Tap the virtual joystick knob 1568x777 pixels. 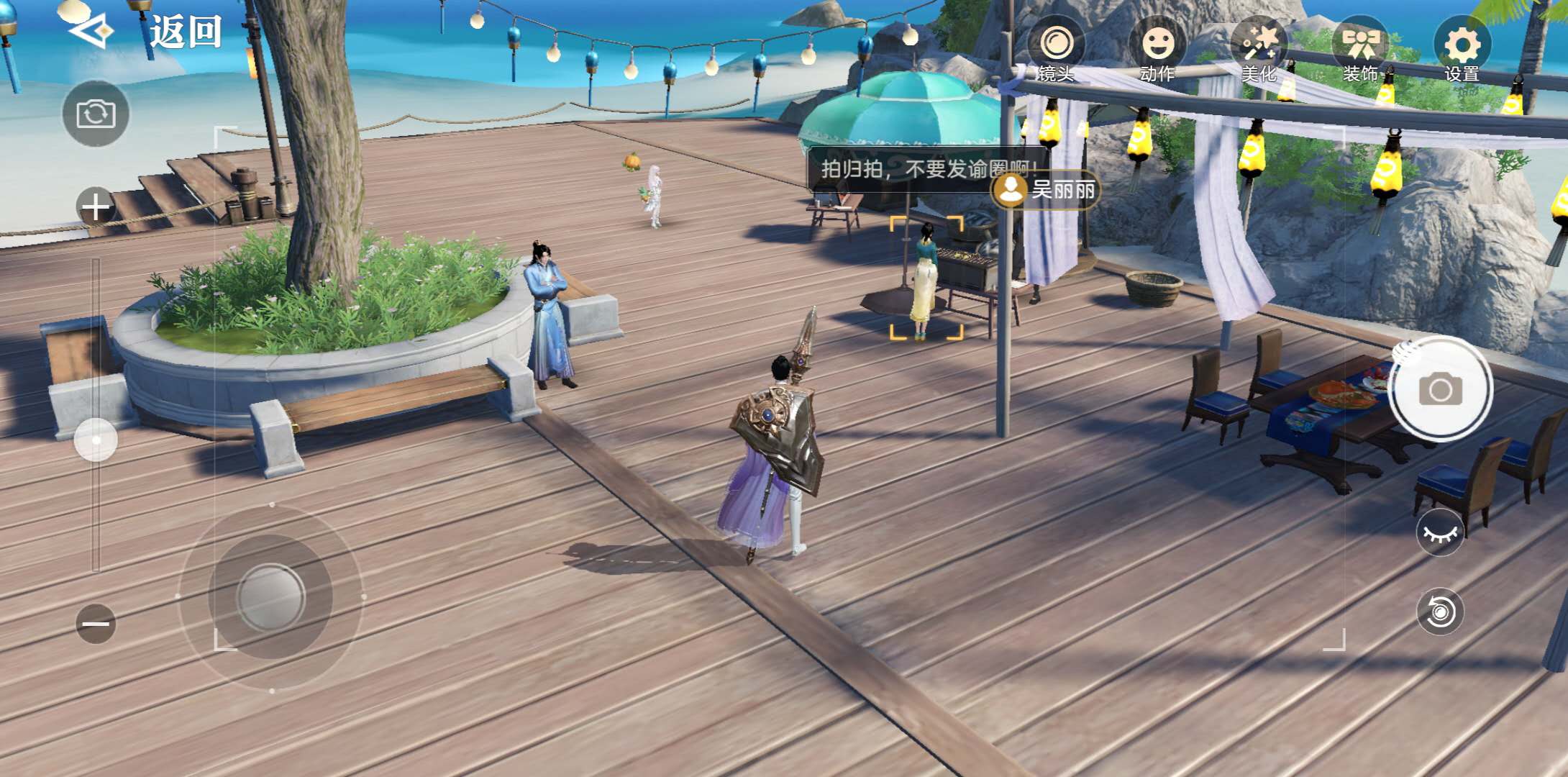click(x=271, y=596)
